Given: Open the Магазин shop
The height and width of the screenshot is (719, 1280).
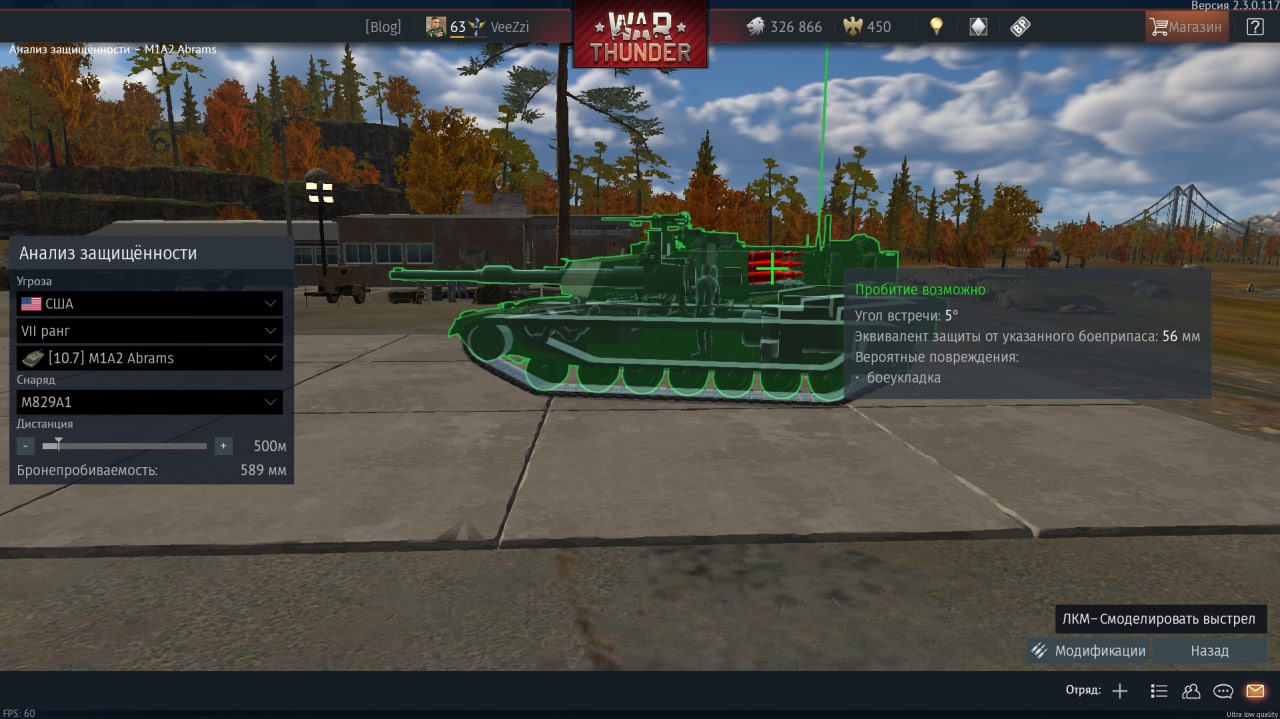Looking at the screenshot, I should [1186, 27].
